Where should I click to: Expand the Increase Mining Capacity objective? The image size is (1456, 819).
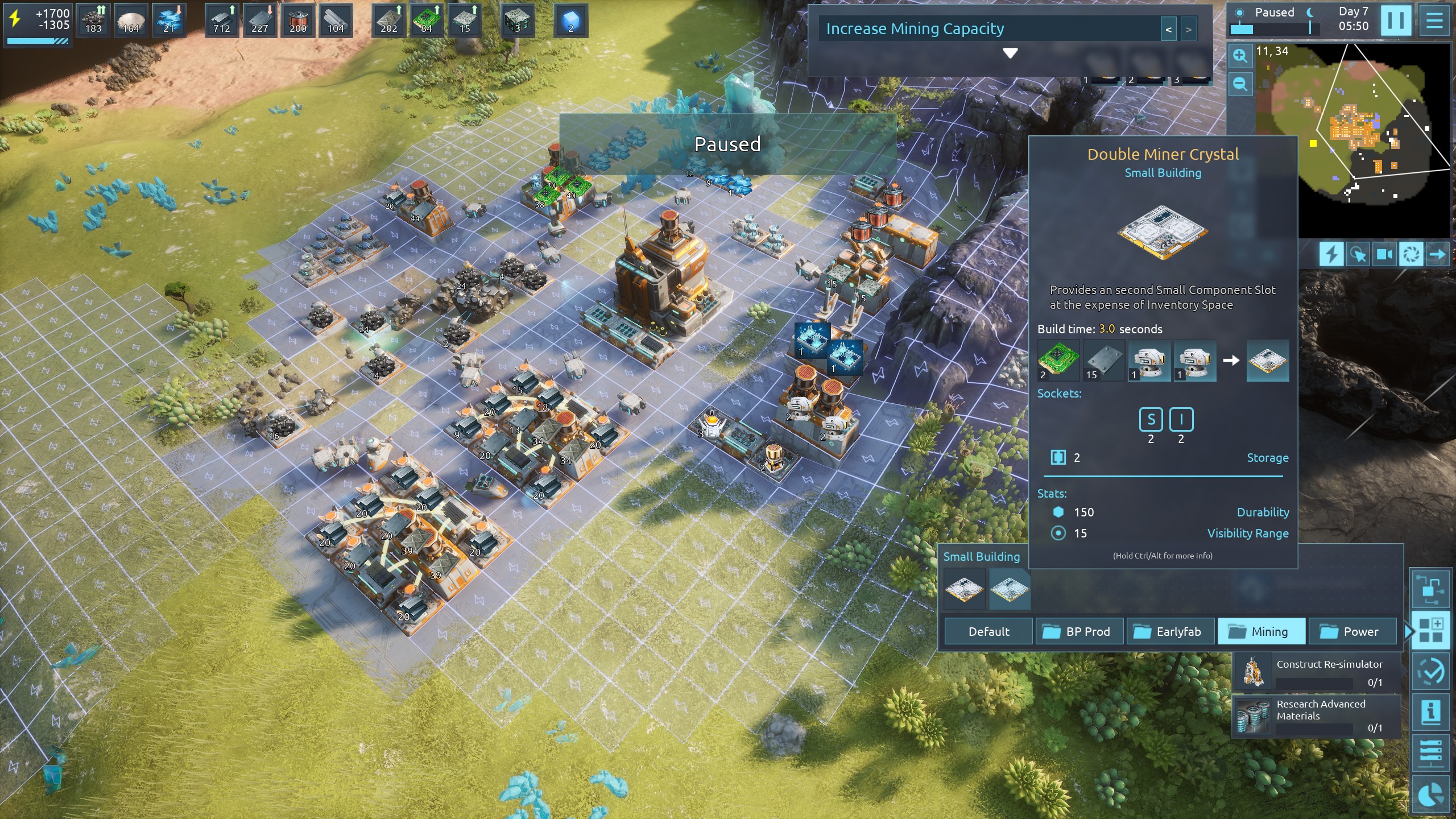[x=1010, y=53]
